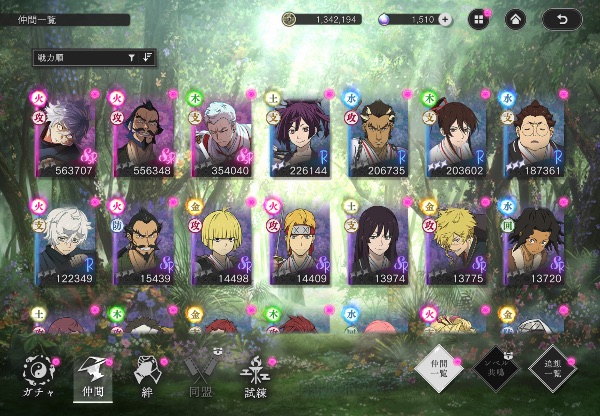Viewport: 600px width, 416px height.
Task: Toggle the sort order arrow
Action: coord(149,58)
